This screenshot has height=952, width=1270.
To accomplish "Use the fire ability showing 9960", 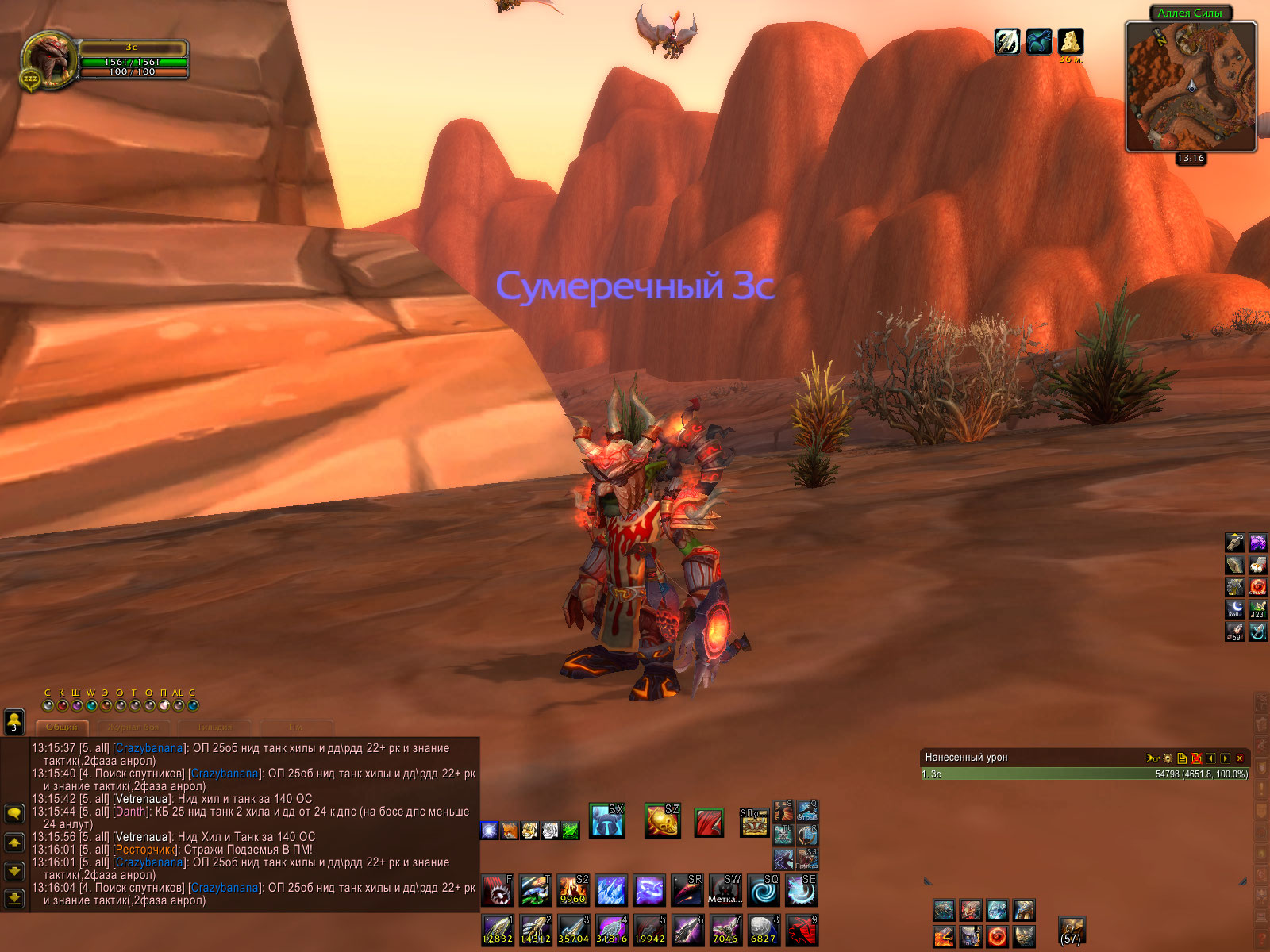I will (573, 891).
